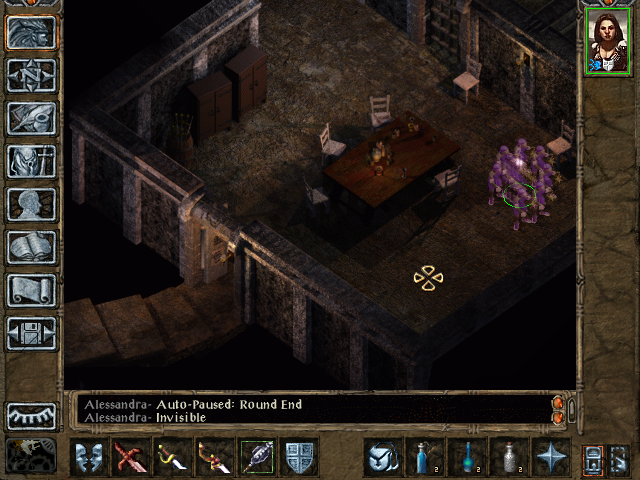Viewport: 640px width, 480px height.
Task: Click the closed-eye rest button
Action: (32, 416)
